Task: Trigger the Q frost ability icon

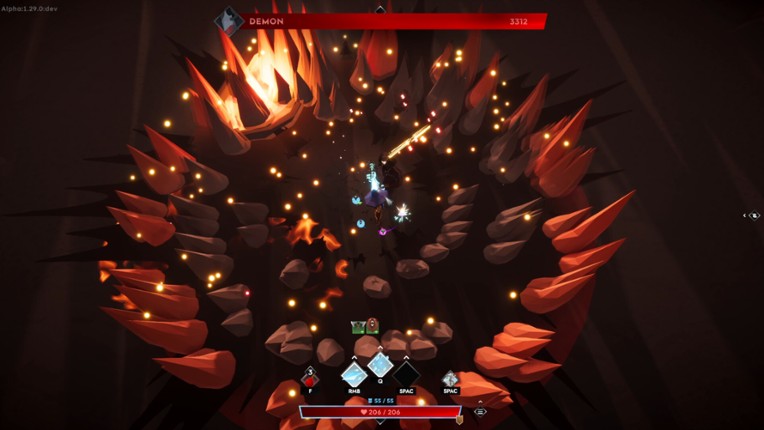Action: tap(380, 365)
